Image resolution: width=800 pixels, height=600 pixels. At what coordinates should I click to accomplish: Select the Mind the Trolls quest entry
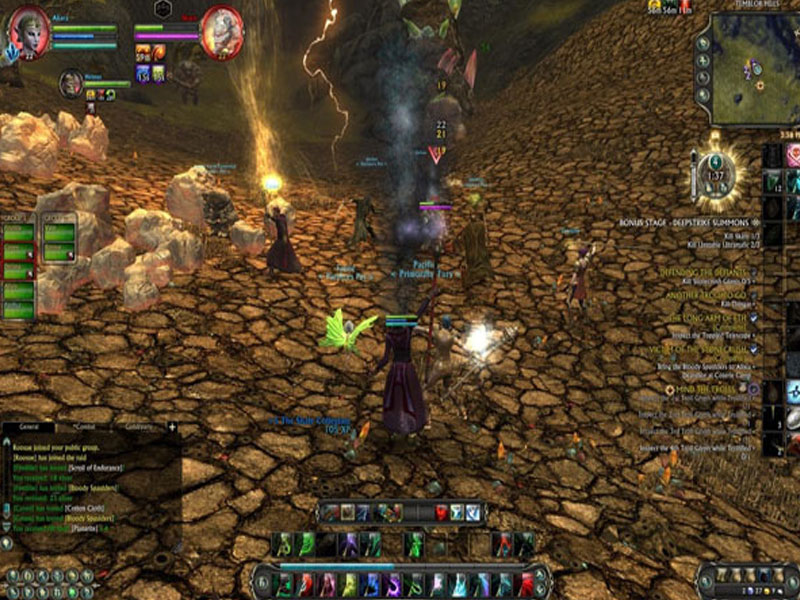coord(713,387)
